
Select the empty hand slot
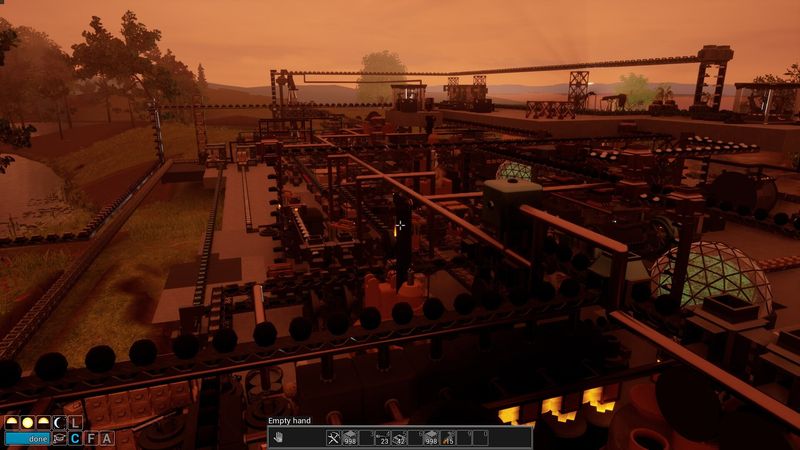tap(279, 437)
